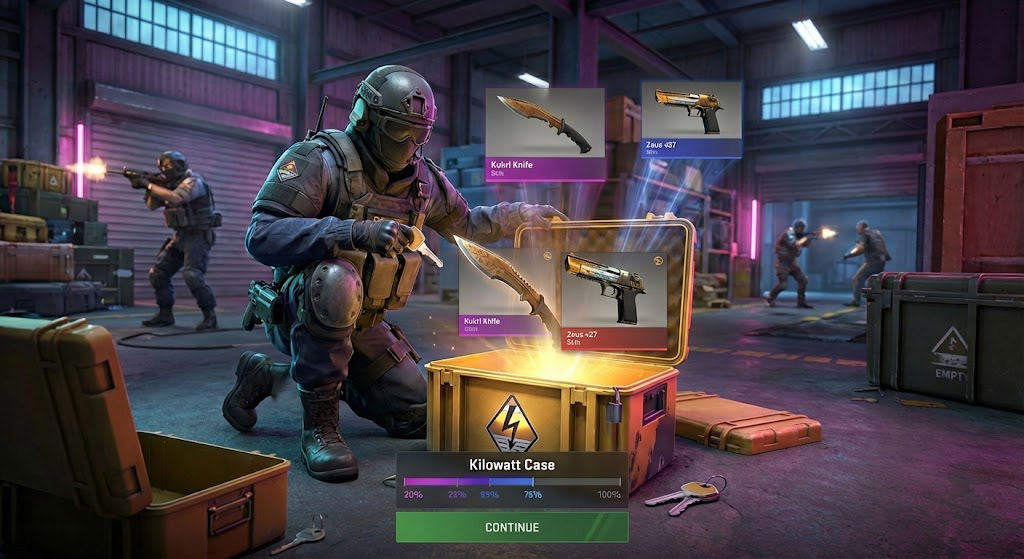This screenshot has height=559, width=1024.
Task: Pick the Kukri Knife card inside the case lid
Action: tap(507, 290)
